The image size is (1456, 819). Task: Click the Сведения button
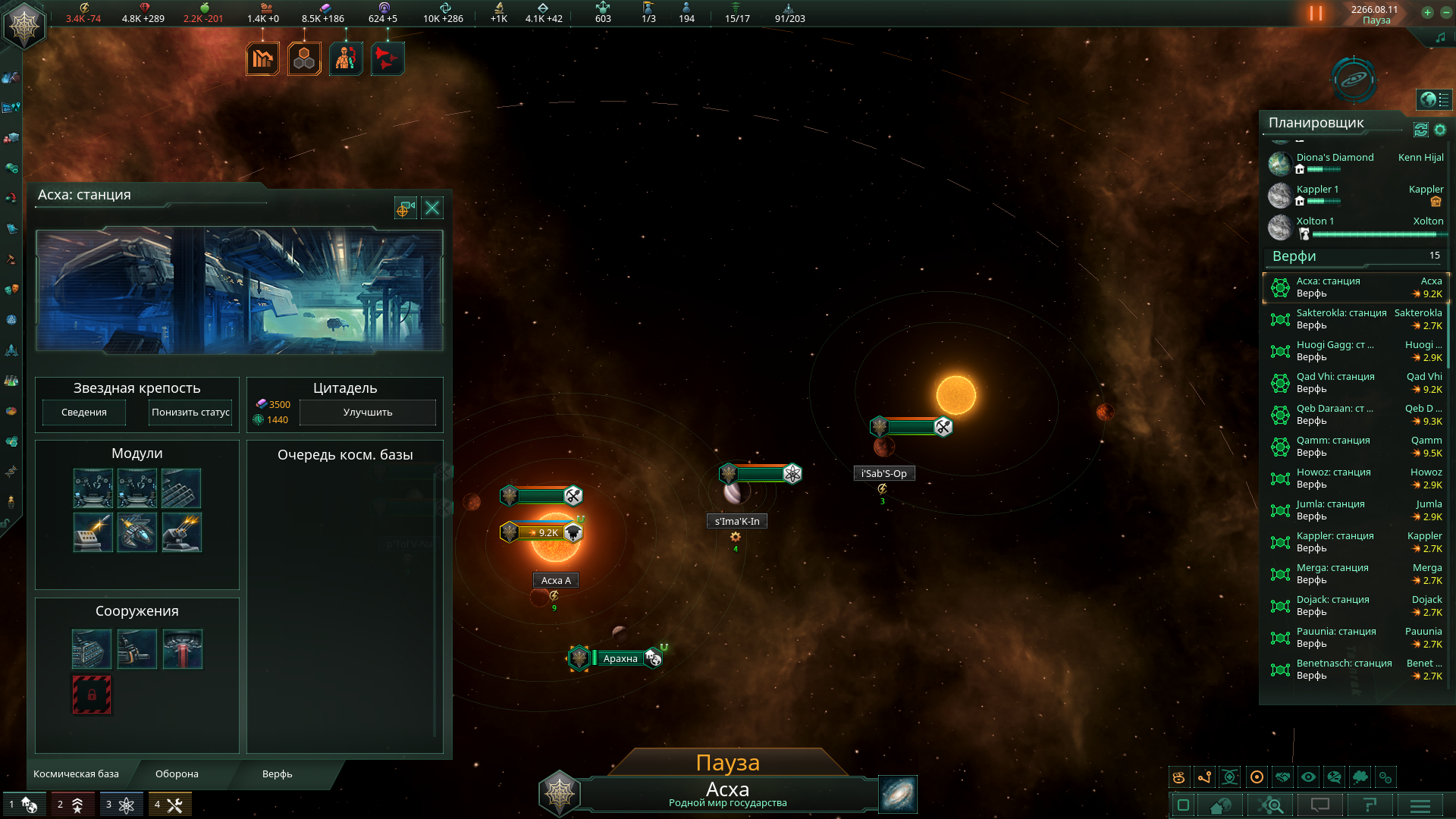click(x=84, y=413)
